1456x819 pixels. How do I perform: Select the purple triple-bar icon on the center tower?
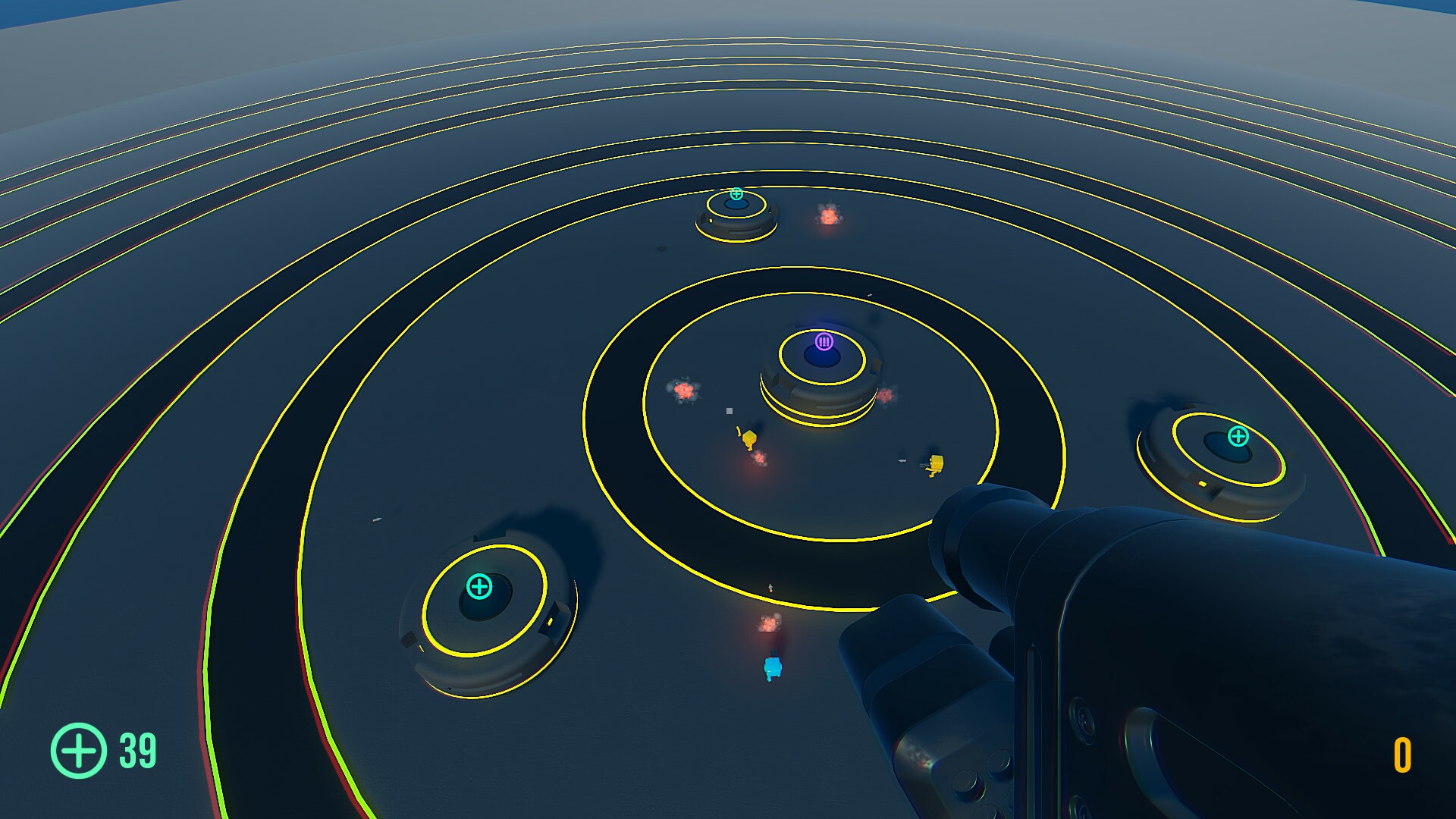click(824, 341)
